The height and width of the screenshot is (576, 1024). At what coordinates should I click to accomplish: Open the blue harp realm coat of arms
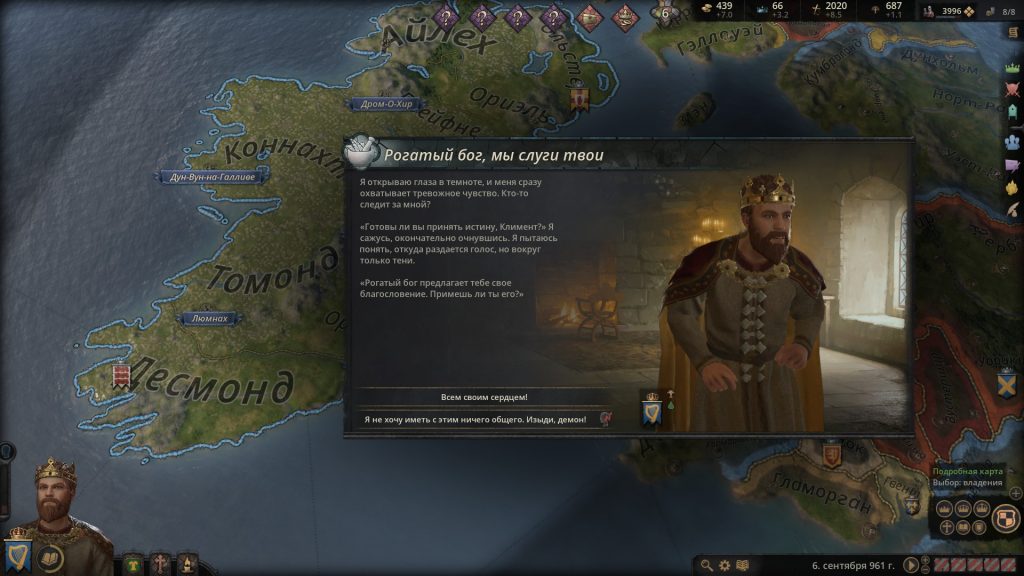tap(18, 553)
